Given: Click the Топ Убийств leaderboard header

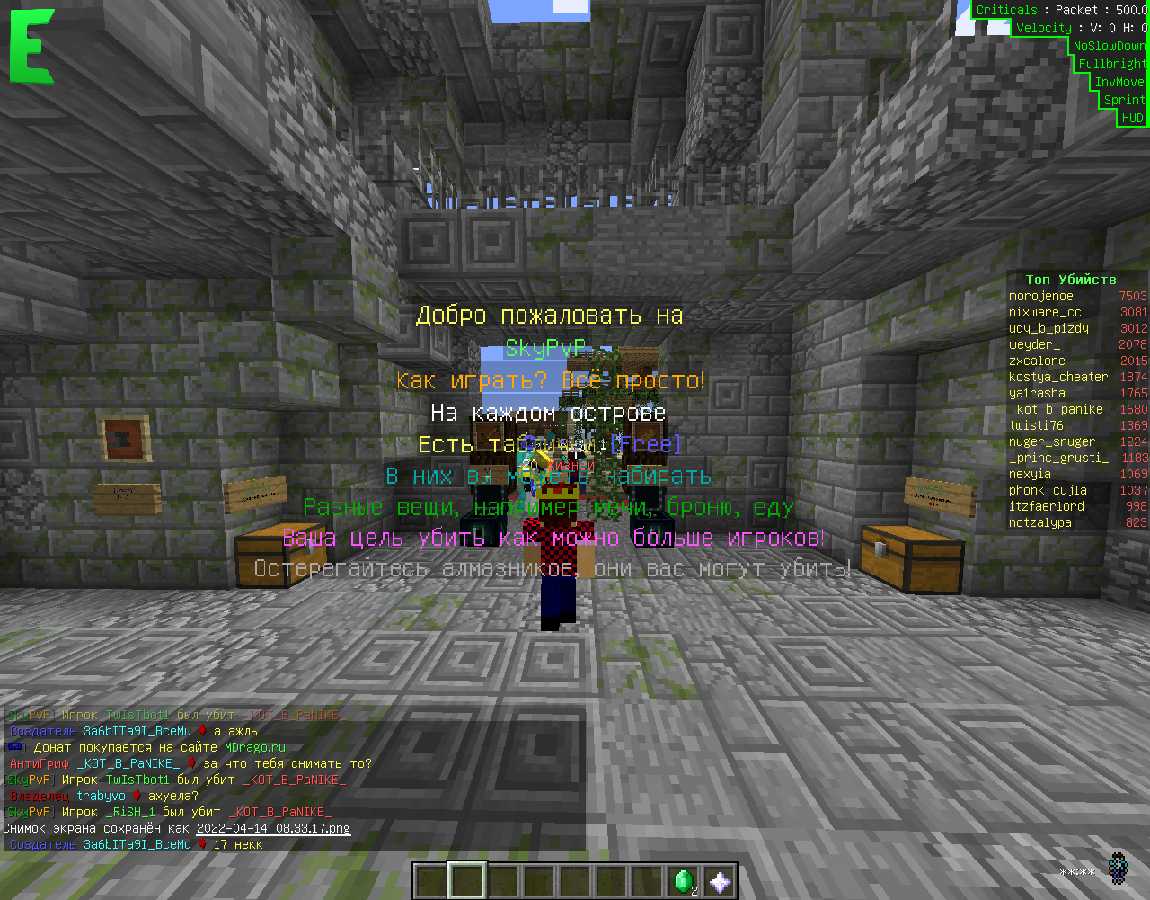Looking at the screenshot, I should [x=1070, y=279].
